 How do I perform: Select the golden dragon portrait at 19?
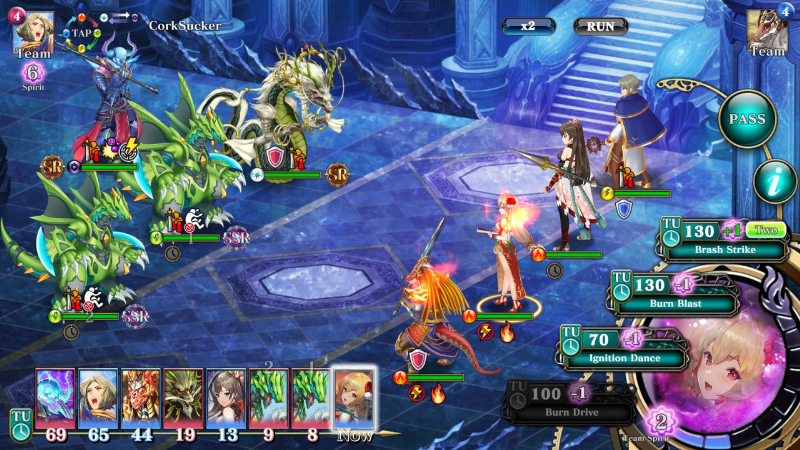pyautogui.click(x=183, y=399)
